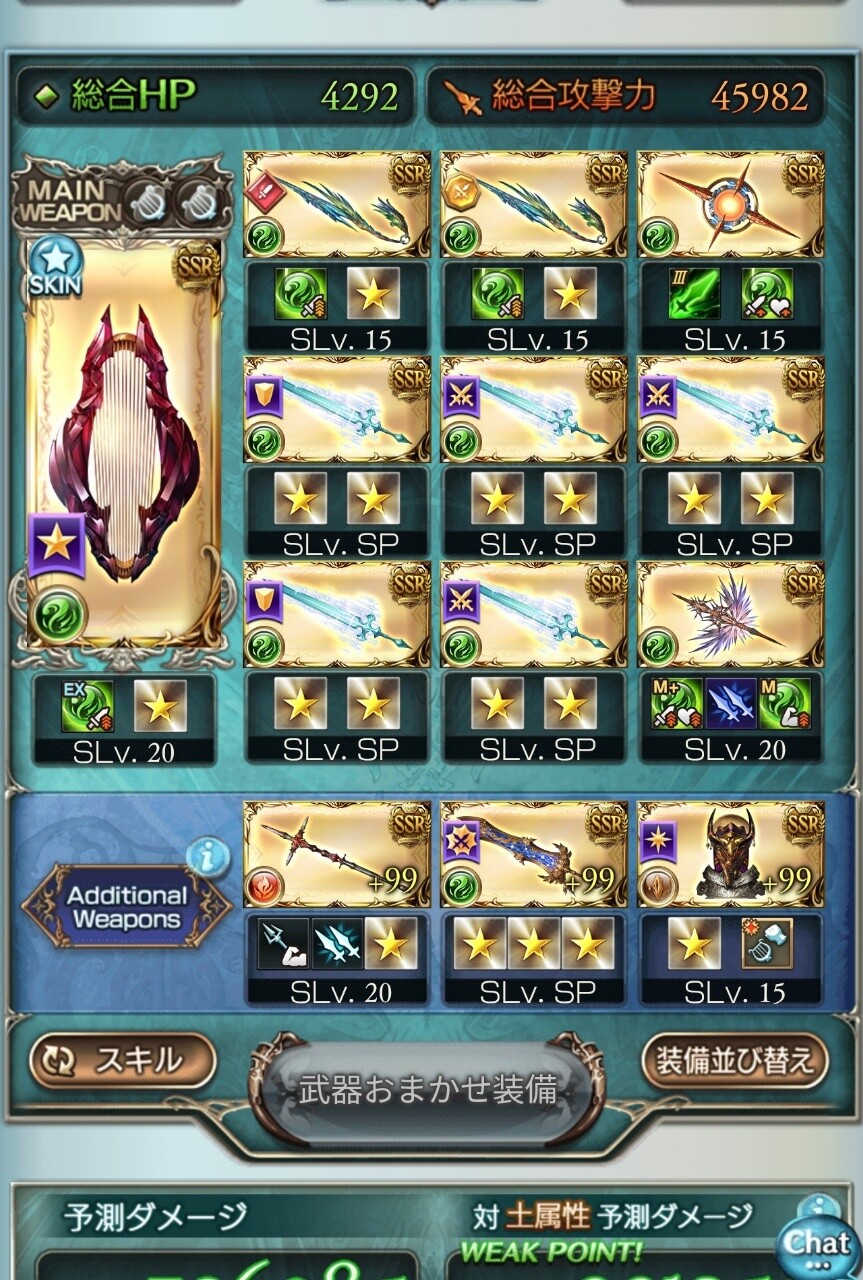
Task: Open the Chat bubble
Action: click(818, 1243)
